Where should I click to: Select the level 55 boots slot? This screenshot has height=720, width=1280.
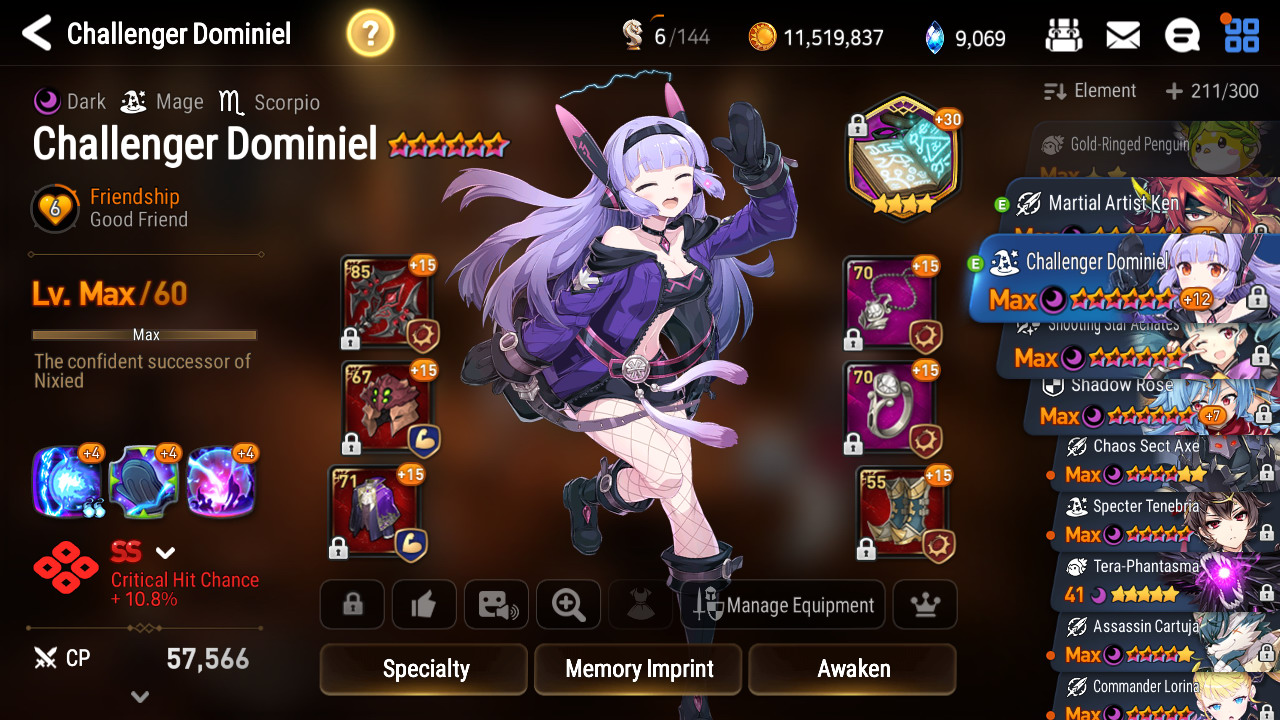point(903,511)
